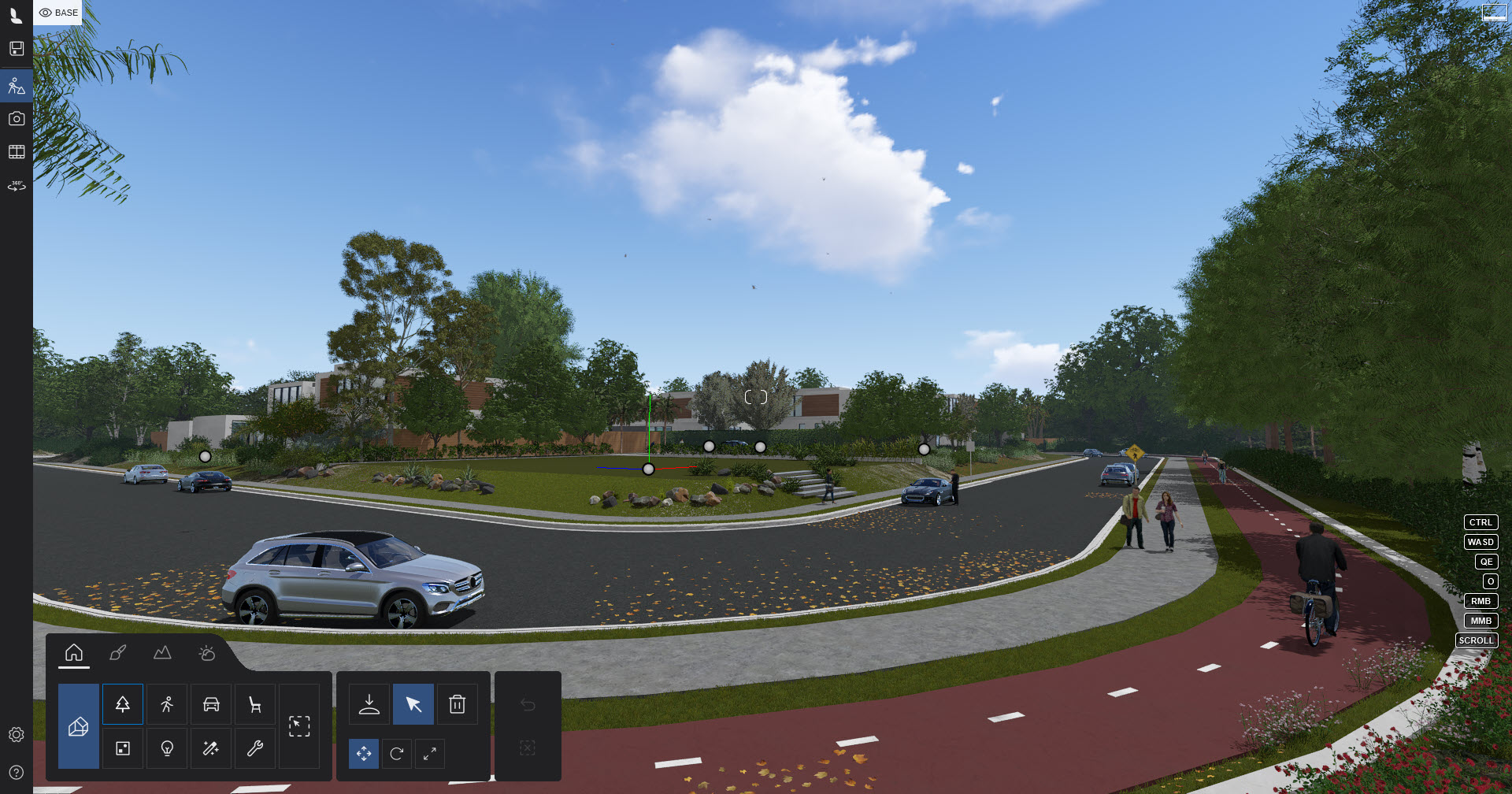
Task: Activate the rotate object tool
Action: [397, 754]
